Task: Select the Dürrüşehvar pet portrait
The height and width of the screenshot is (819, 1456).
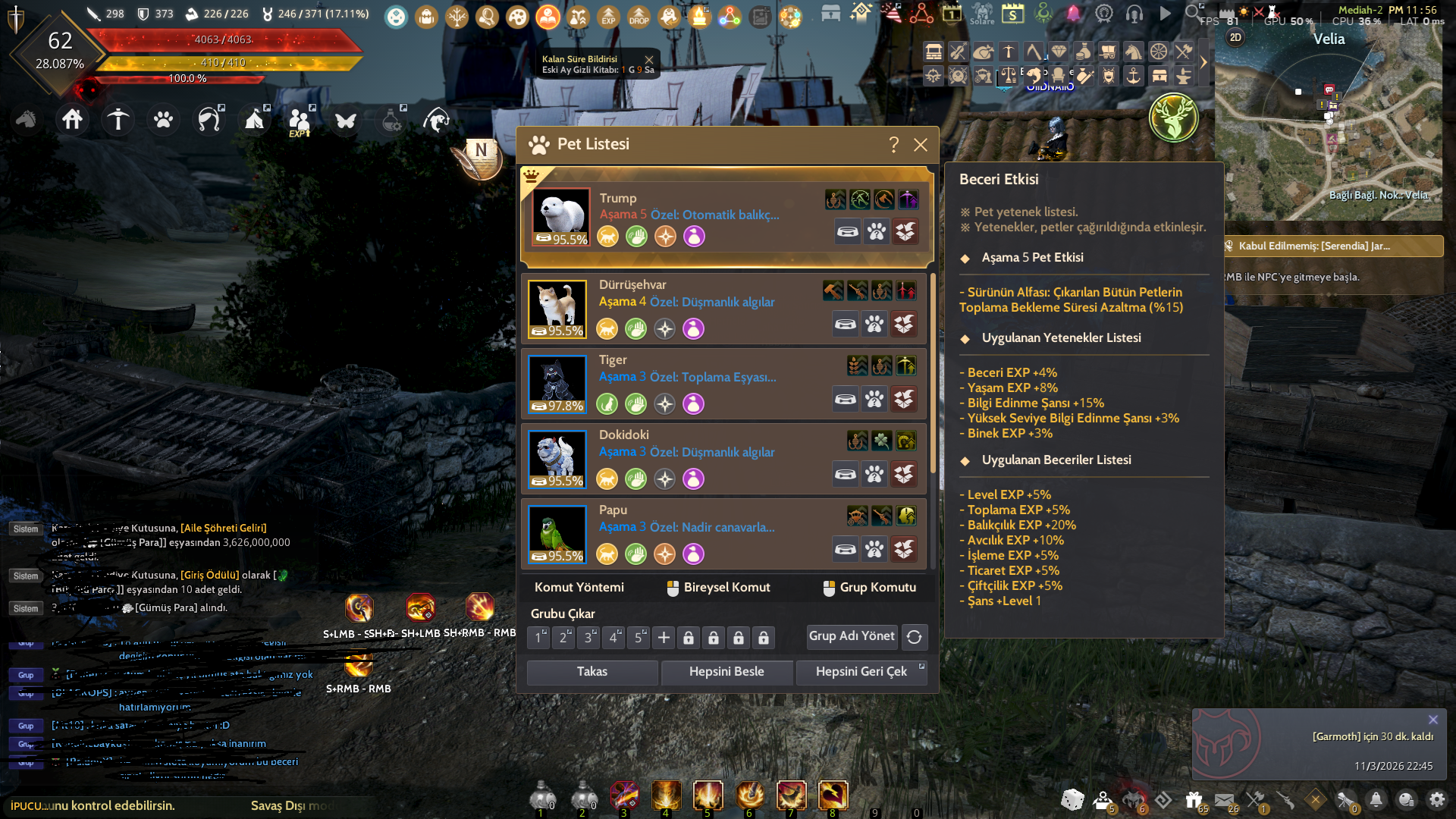Action: coord(557,309)
